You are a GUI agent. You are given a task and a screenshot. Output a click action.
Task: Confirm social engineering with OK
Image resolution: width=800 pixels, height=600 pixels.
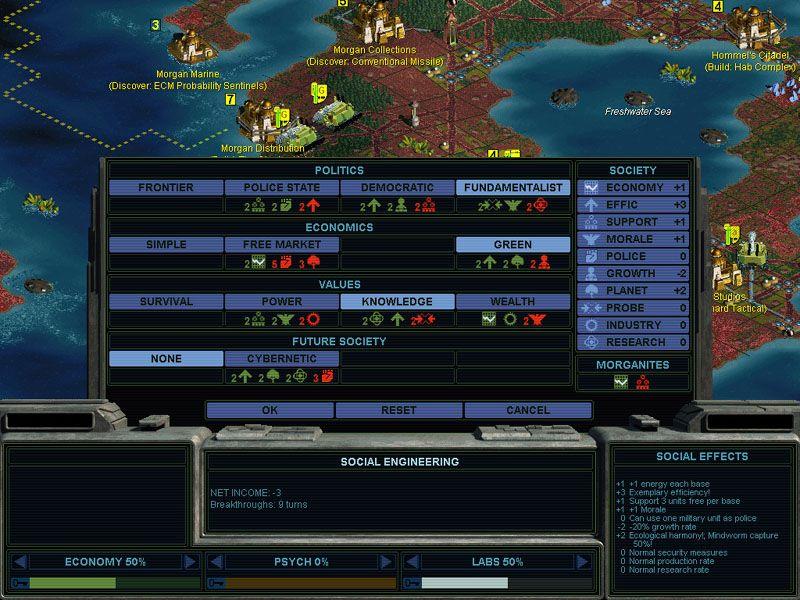pos(270,410)
